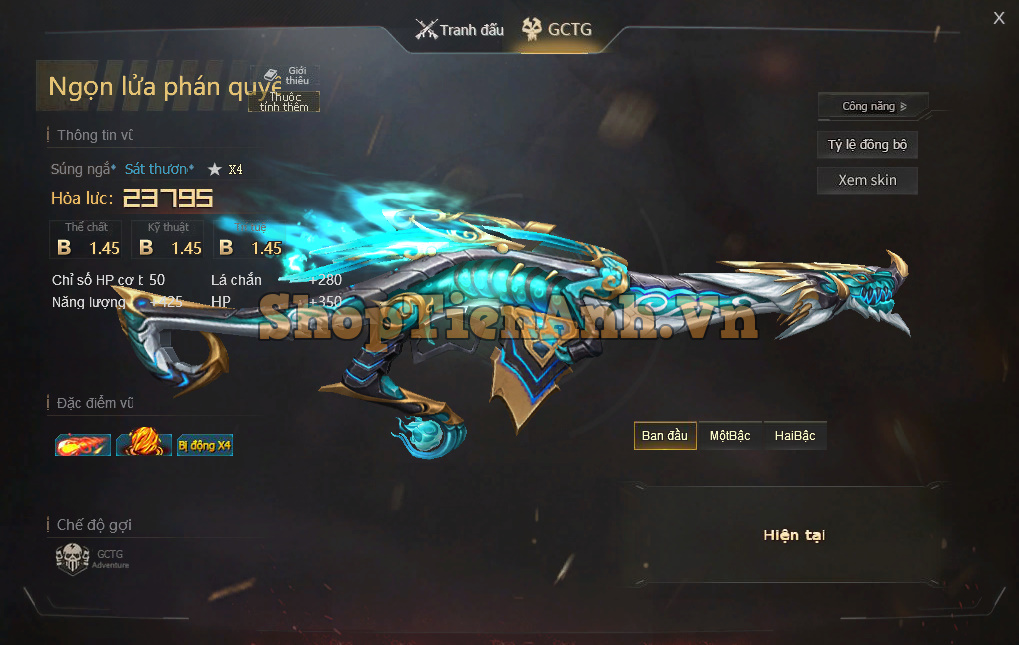
Task: Switch to the HaiBậc tier
Action: [795, 436]
